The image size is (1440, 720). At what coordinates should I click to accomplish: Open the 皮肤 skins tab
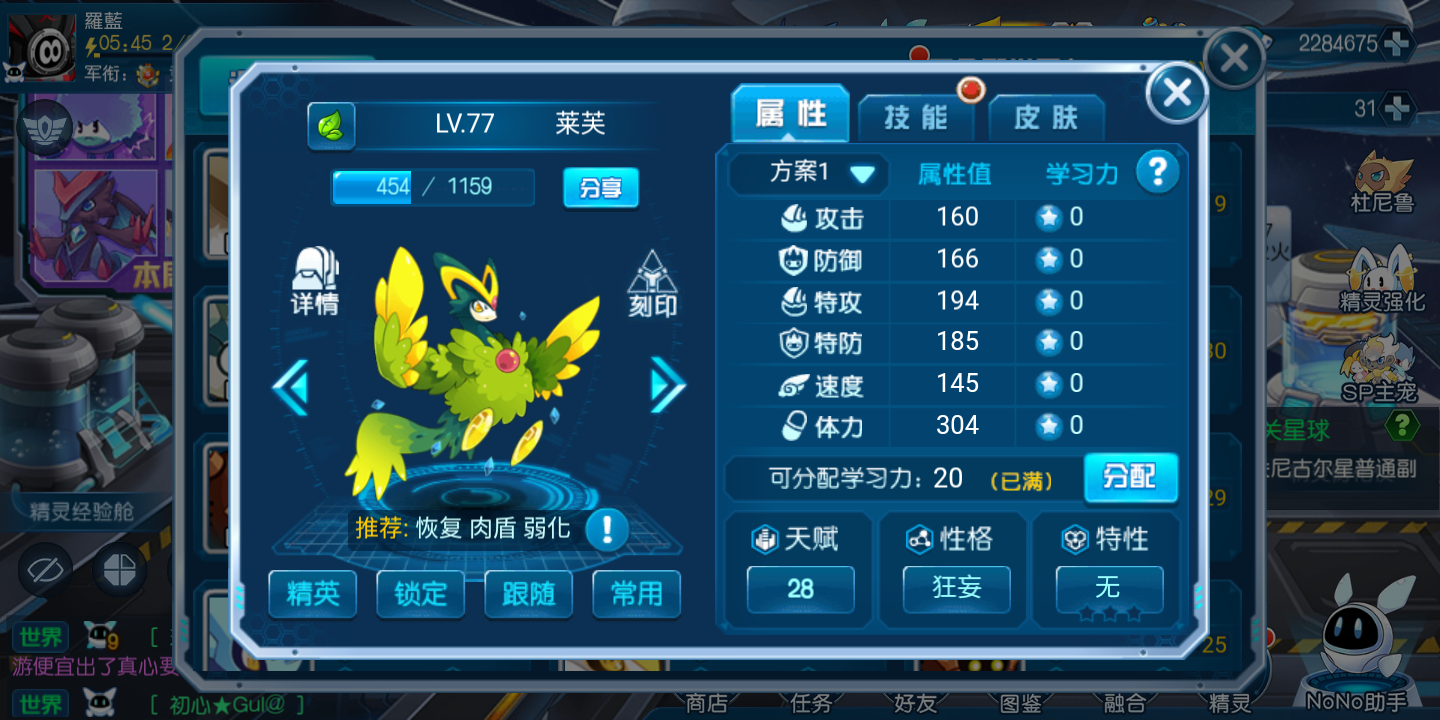(x=1046, y=118)
